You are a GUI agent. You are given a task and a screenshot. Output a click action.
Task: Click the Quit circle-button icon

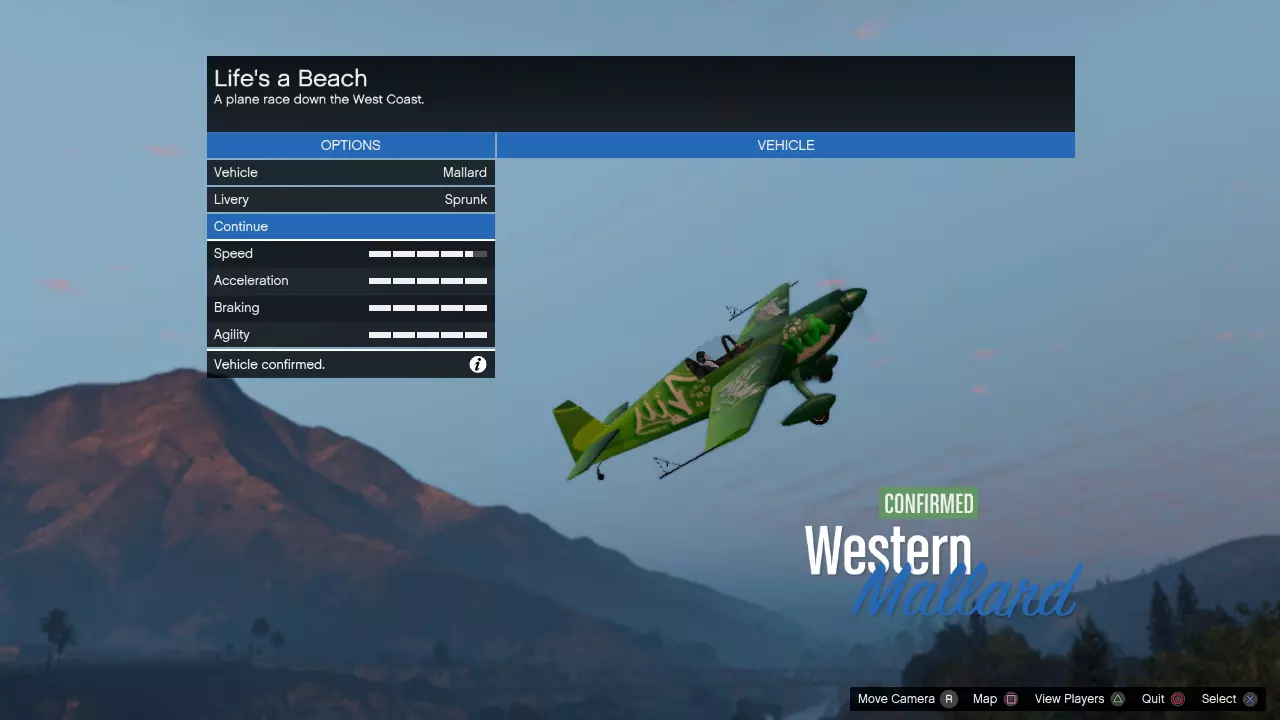pyautogui.click(x=1178, y=698)
